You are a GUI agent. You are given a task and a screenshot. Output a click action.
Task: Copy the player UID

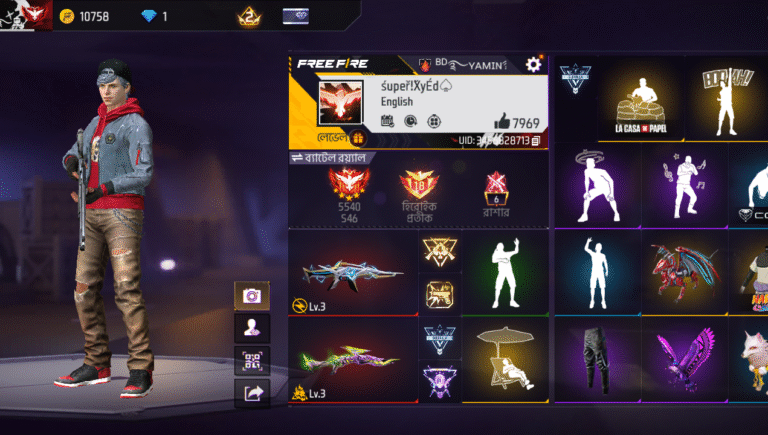point(537,142)
